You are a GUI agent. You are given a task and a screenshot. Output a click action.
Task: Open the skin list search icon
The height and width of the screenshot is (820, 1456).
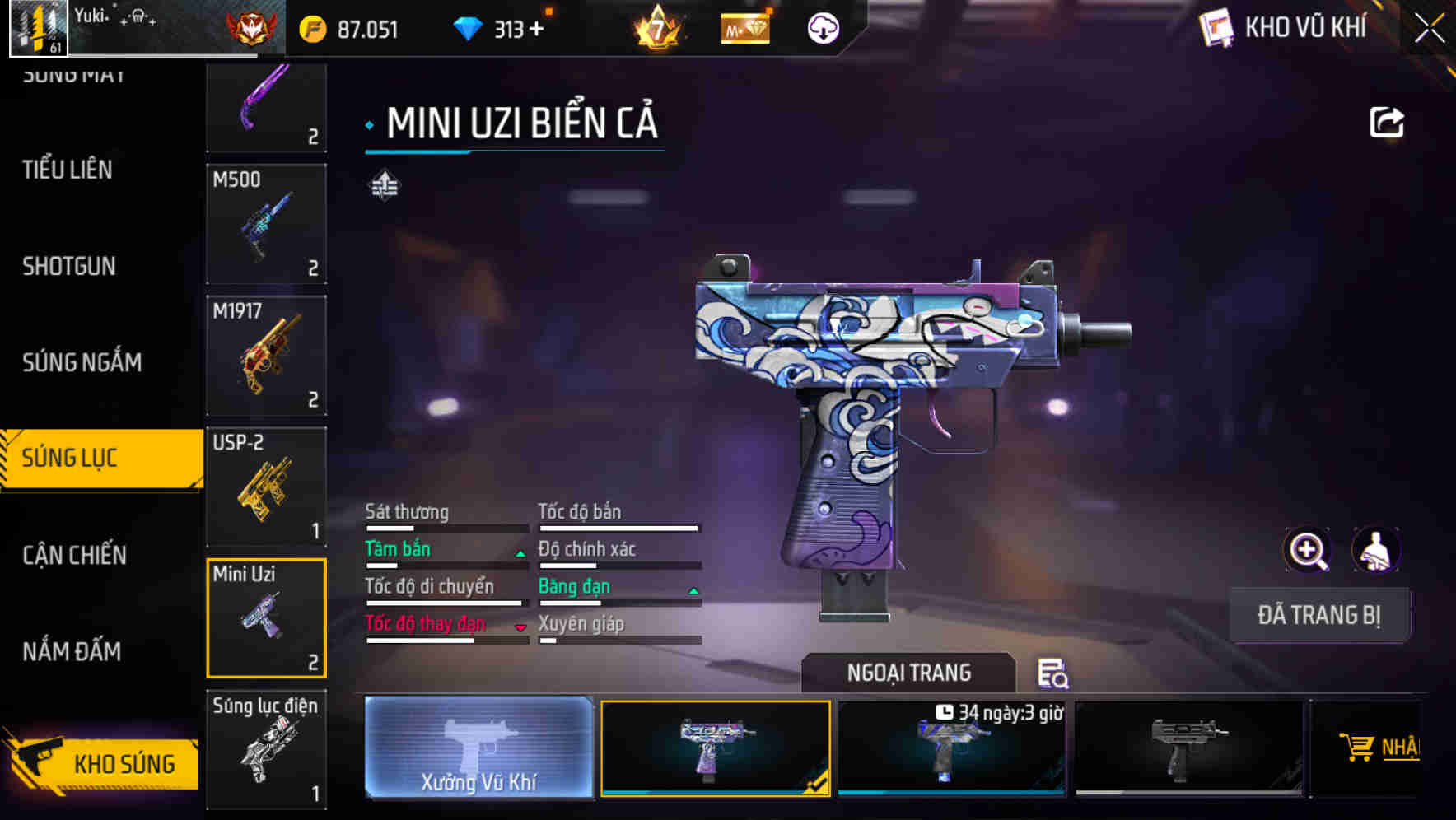pos(1052,673)
